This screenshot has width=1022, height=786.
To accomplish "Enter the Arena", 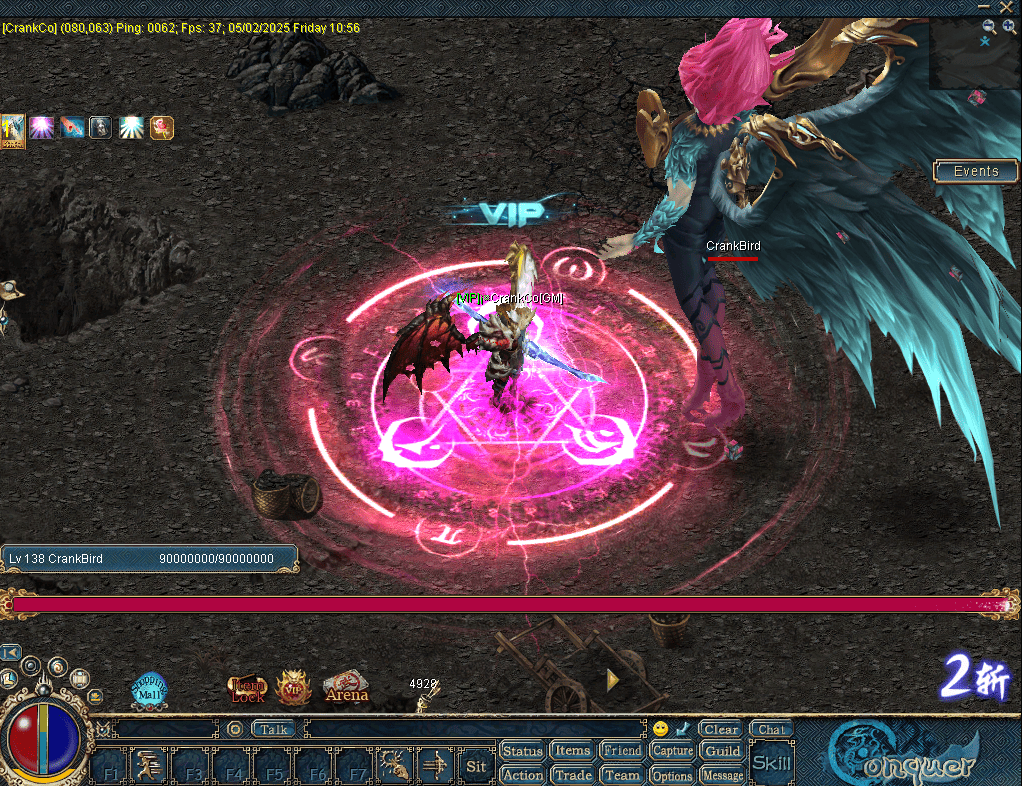I will (x=346, y=688).
